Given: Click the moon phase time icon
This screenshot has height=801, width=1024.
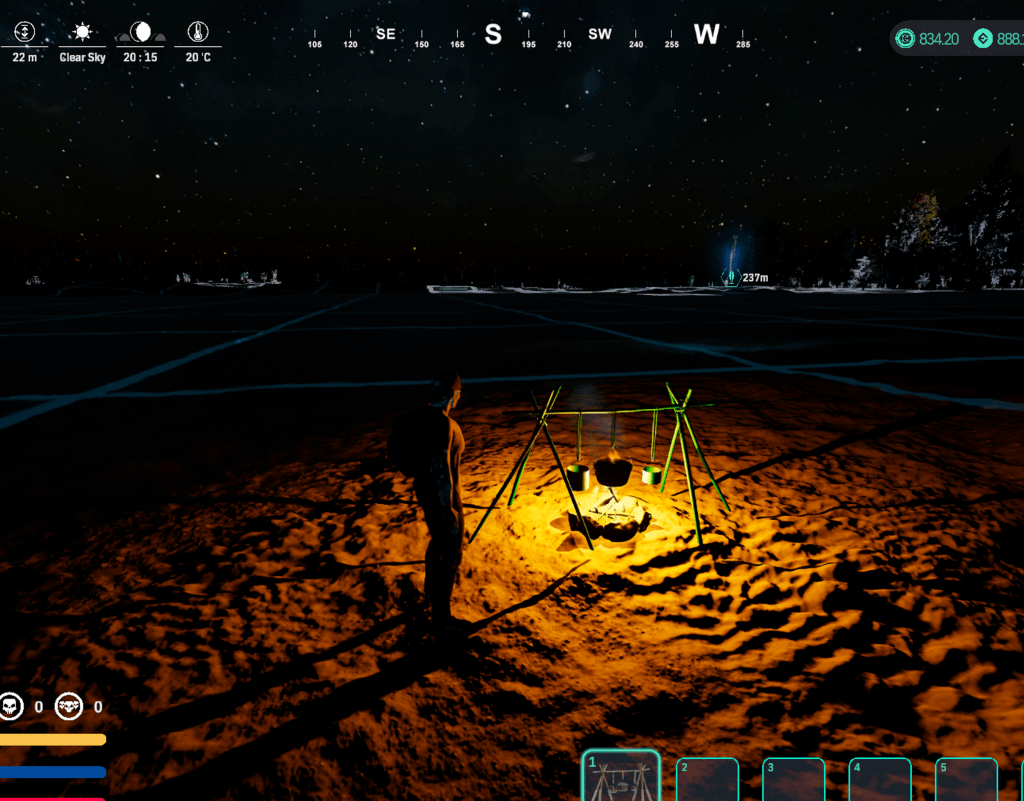Looking at the screenshot, I should [x=141, y=32].
